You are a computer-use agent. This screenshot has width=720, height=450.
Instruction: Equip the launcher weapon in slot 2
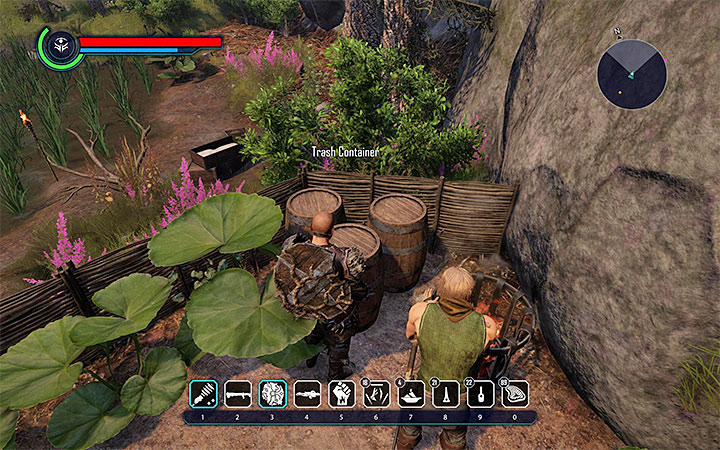237,392
